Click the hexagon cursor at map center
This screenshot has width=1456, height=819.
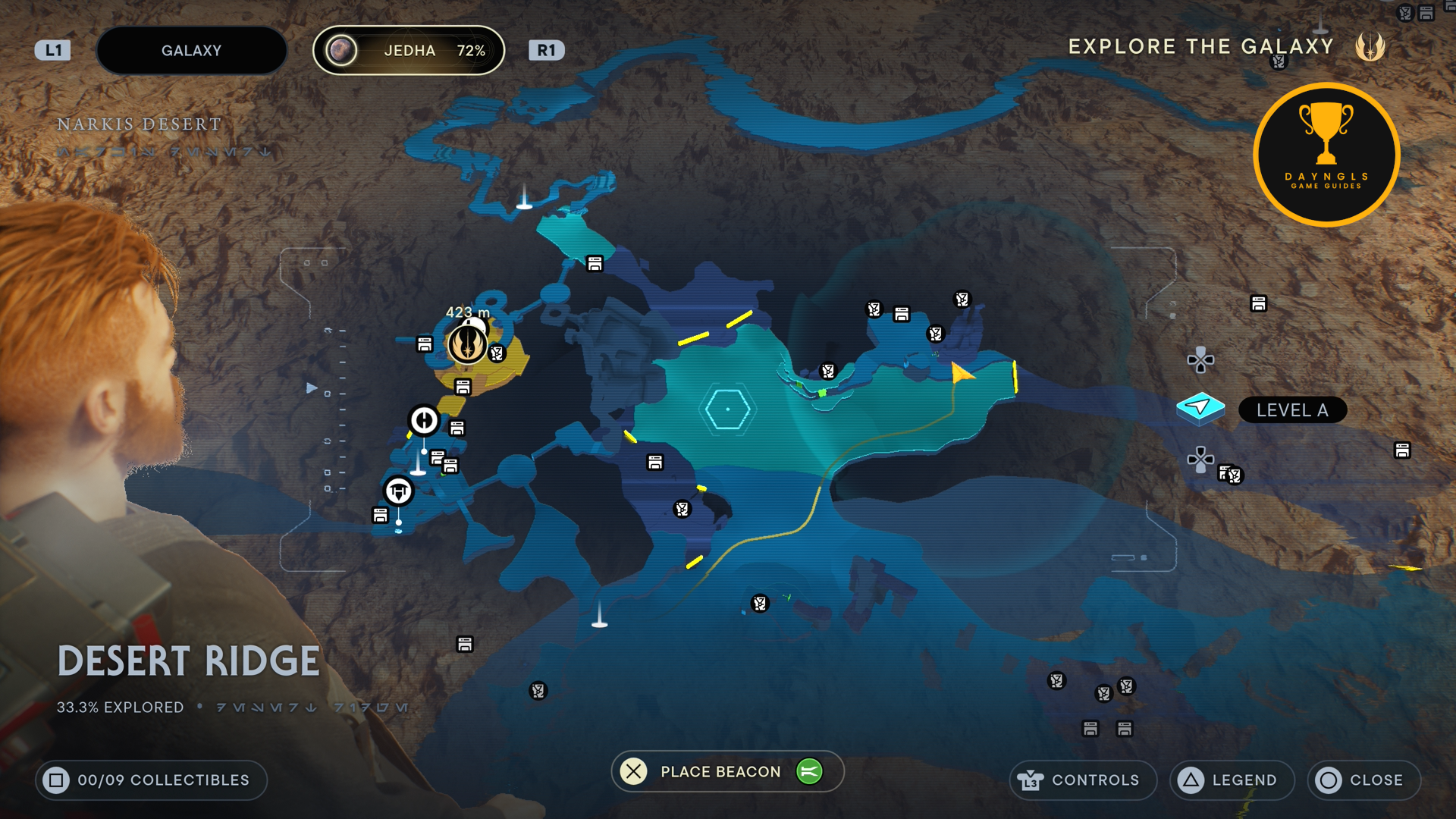coord(727,409)
